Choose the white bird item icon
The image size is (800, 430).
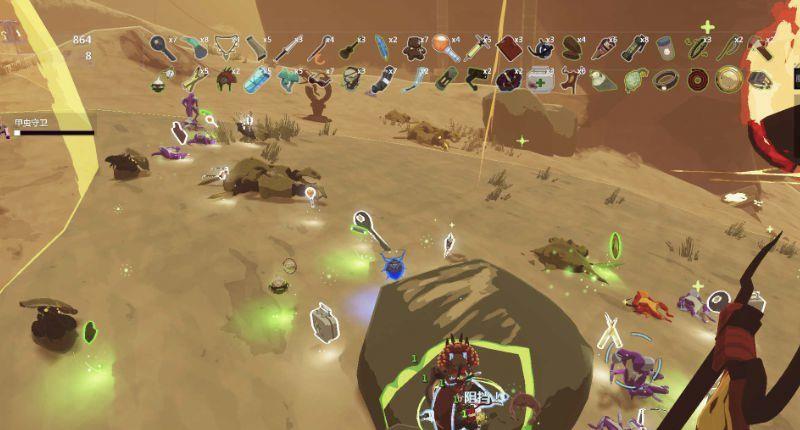pyautogui.click(x=604, y=78)
